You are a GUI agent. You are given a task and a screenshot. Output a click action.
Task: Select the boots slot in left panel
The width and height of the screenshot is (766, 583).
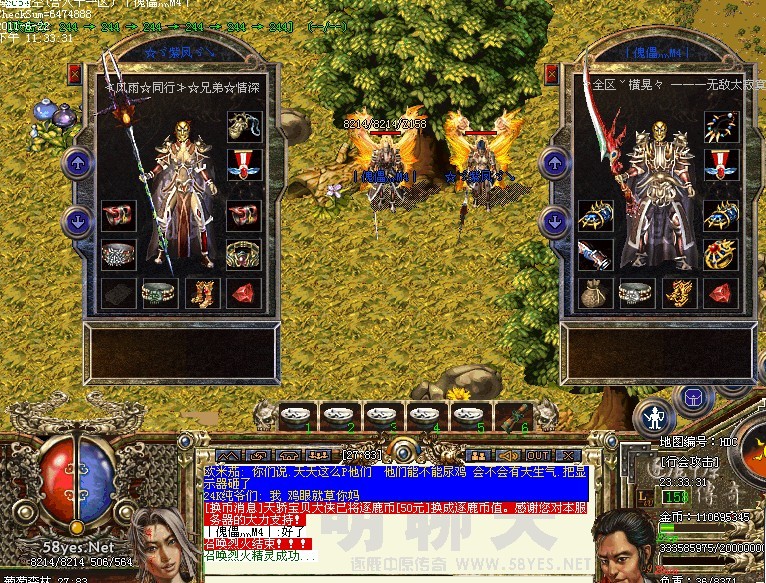201,293
